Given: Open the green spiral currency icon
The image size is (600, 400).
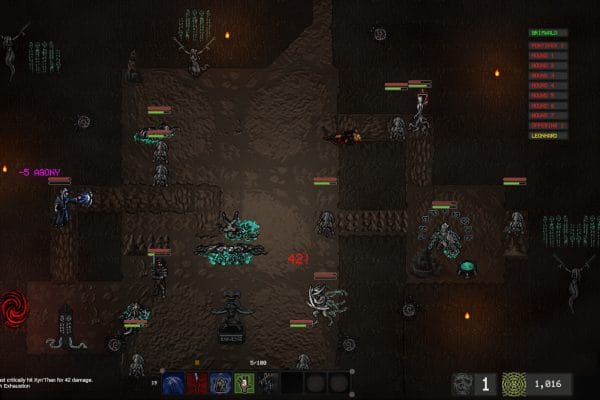Looking at the screenshot, I should (x=513, y=383).
